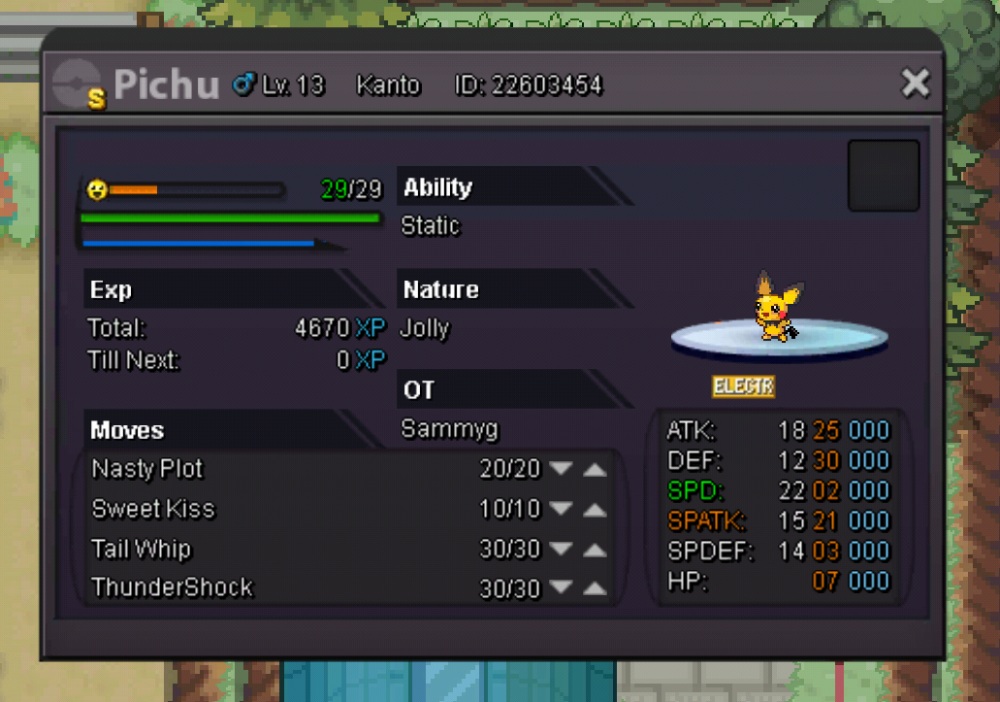Screen dimensions: 1000x702
Task: Move Nasty Plot down in the list
Action: tap(561, 469)
